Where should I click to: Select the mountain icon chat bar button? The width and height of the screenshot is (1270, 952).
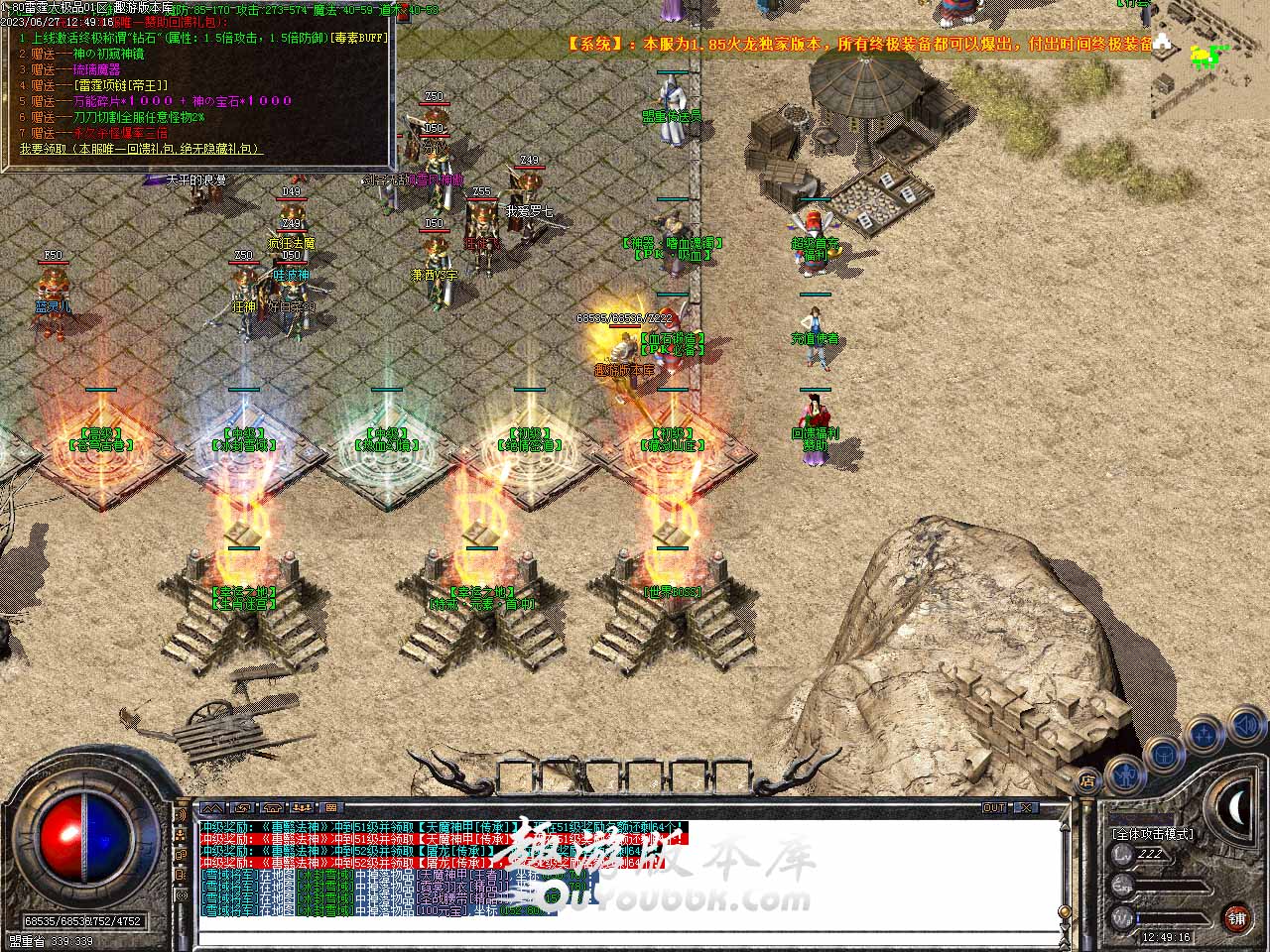[211, 808]
